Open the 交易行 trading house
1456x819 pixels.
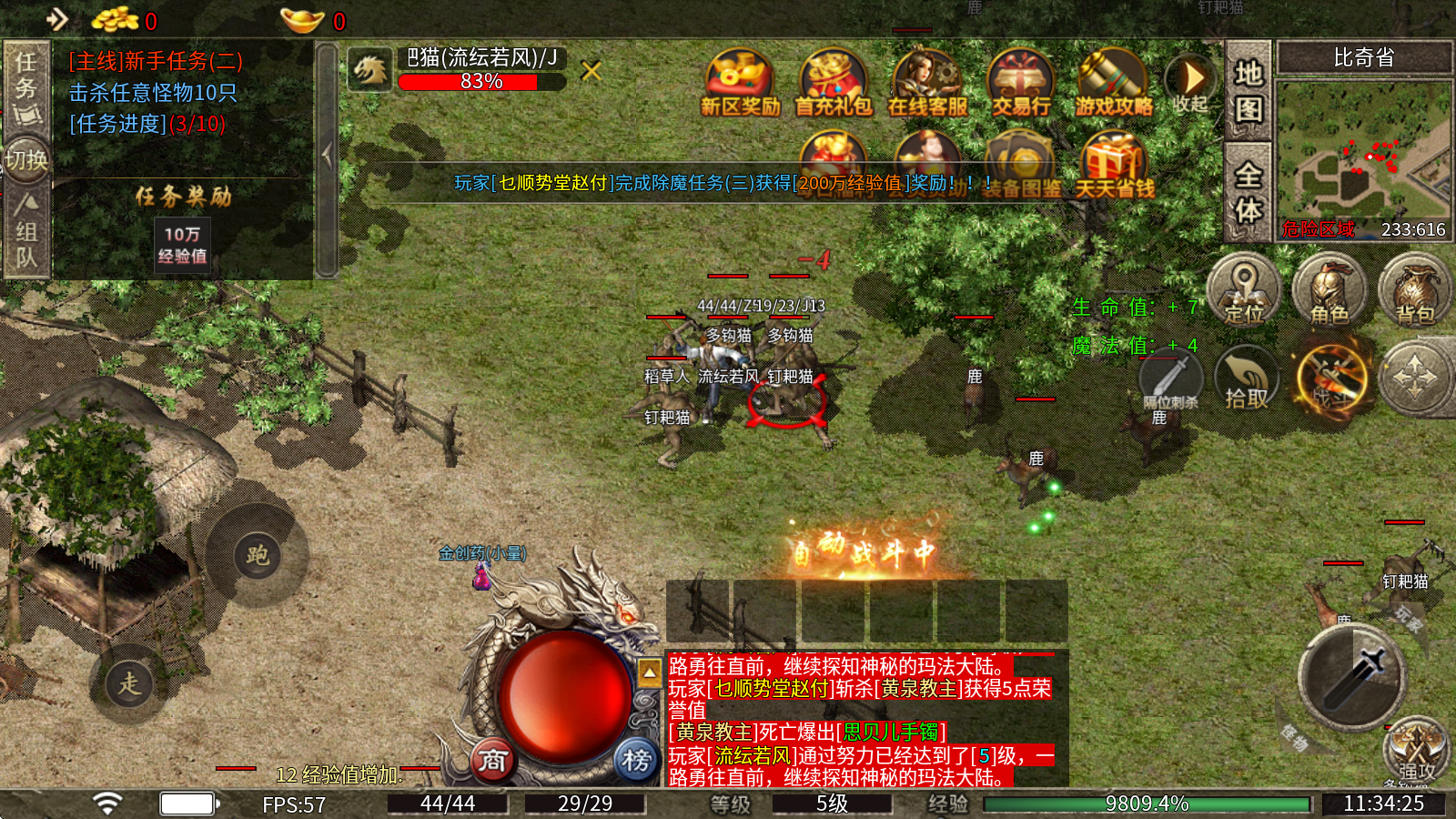pyautogui.click(x=1020, y=83)
